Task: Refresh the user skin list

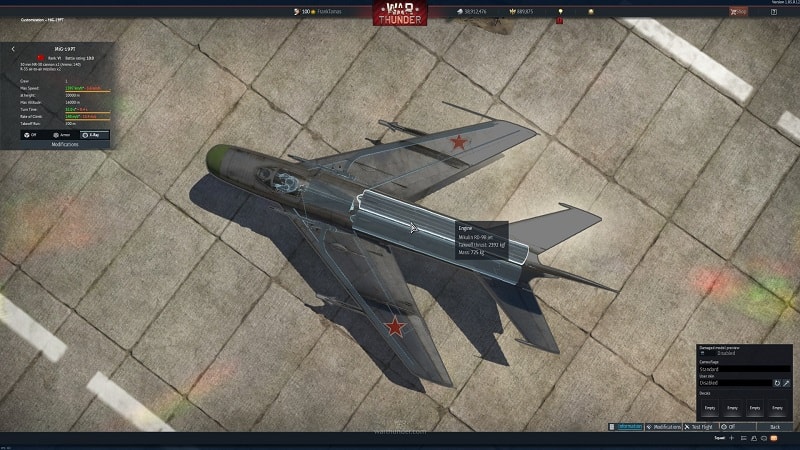Action: [775, 382]
